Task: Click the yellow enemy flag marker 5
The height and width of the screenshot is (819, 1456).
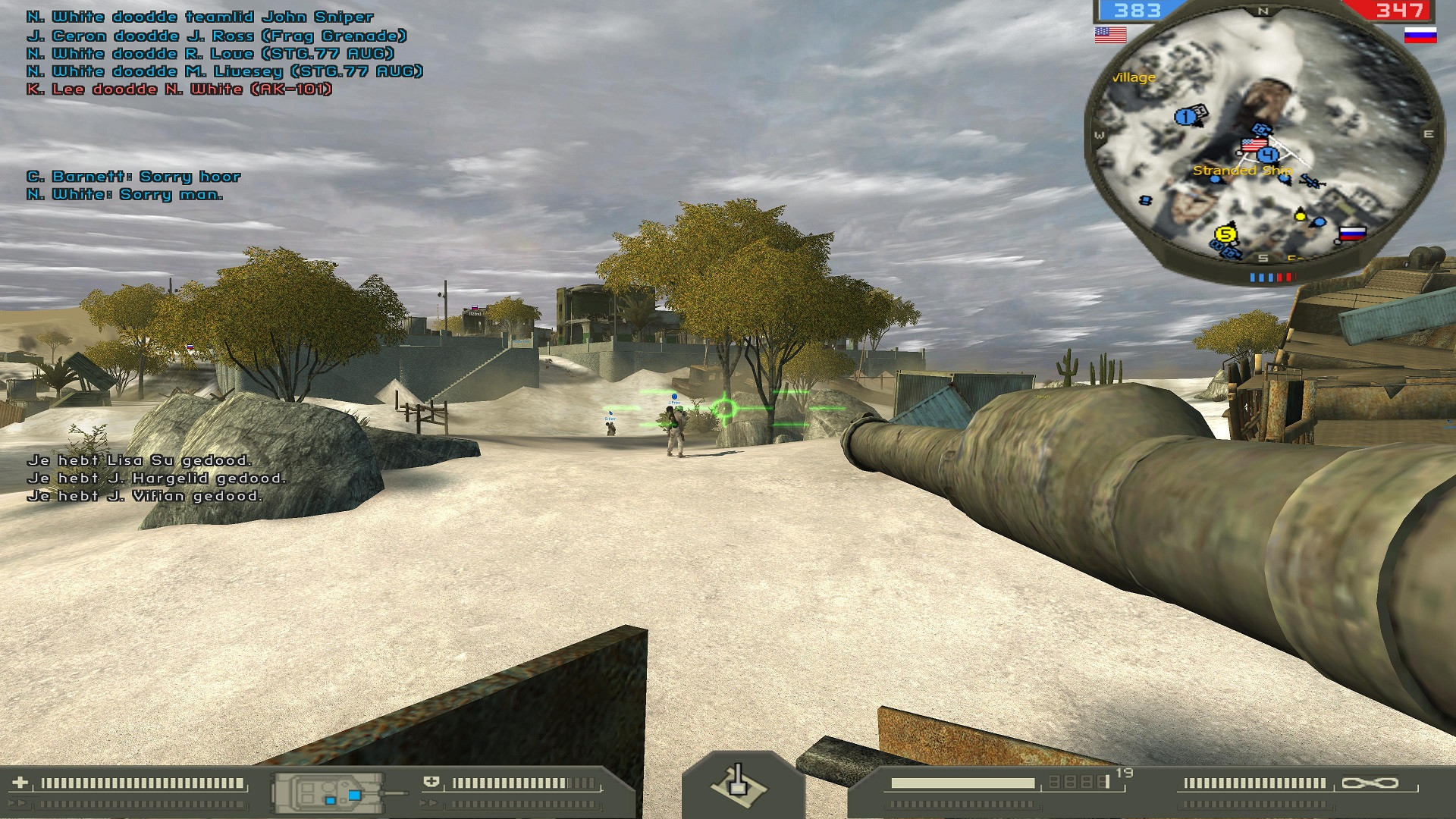Action: click(x=1226, y=235)
